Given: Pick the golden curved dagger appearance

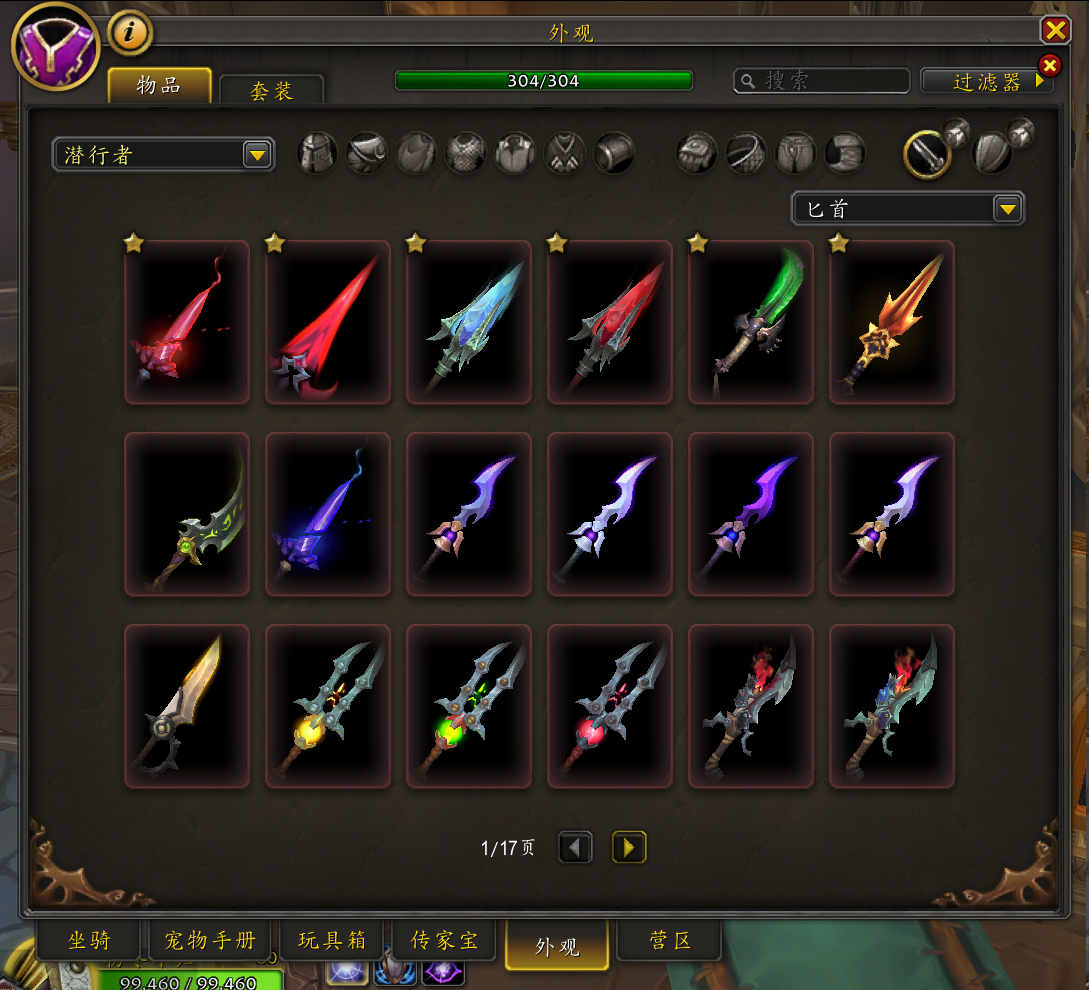Looking at the screenshot, I should coord(187,706).
